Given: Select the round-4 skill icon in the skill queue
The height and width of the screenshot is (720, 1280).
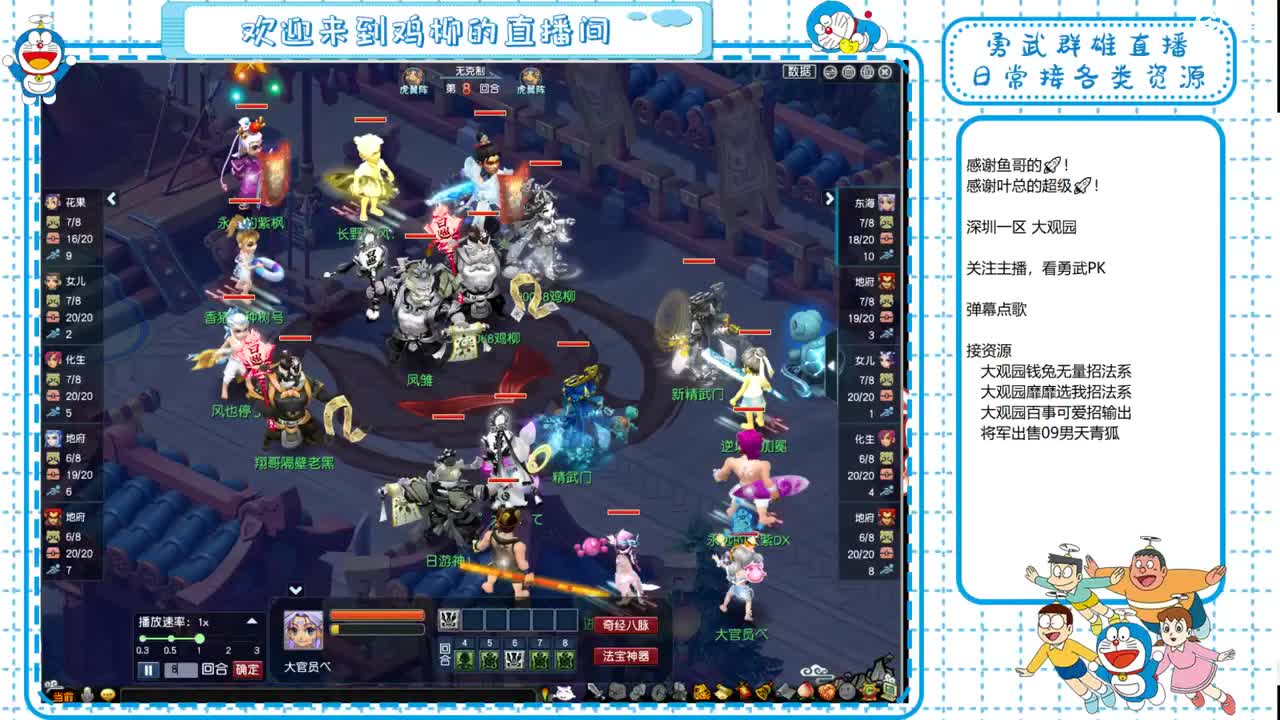Looking at the screenshot, I should pos(463,660).
